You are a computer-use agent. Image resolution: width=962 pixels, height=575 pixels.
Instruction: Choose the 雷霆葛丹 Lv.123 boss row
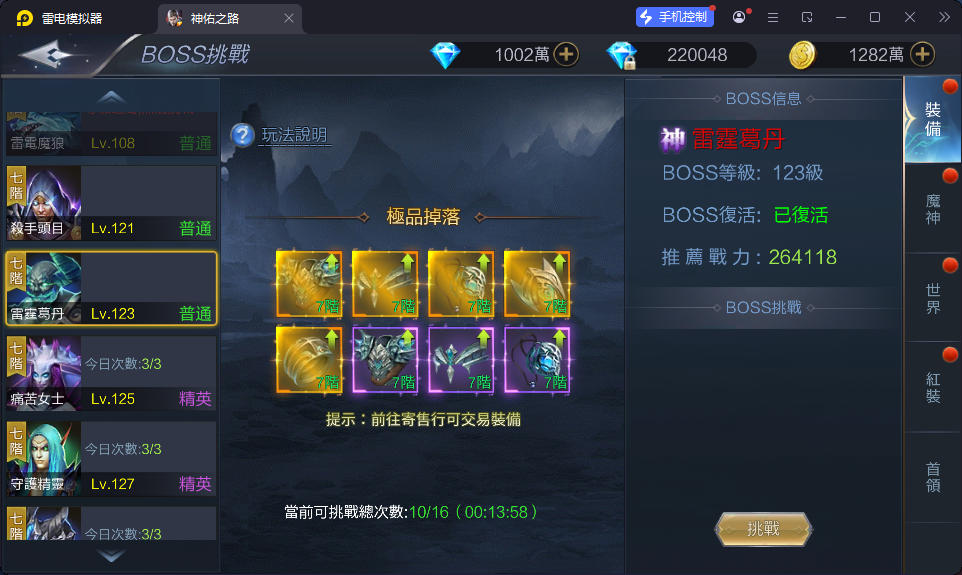click(x=111, y=288)
